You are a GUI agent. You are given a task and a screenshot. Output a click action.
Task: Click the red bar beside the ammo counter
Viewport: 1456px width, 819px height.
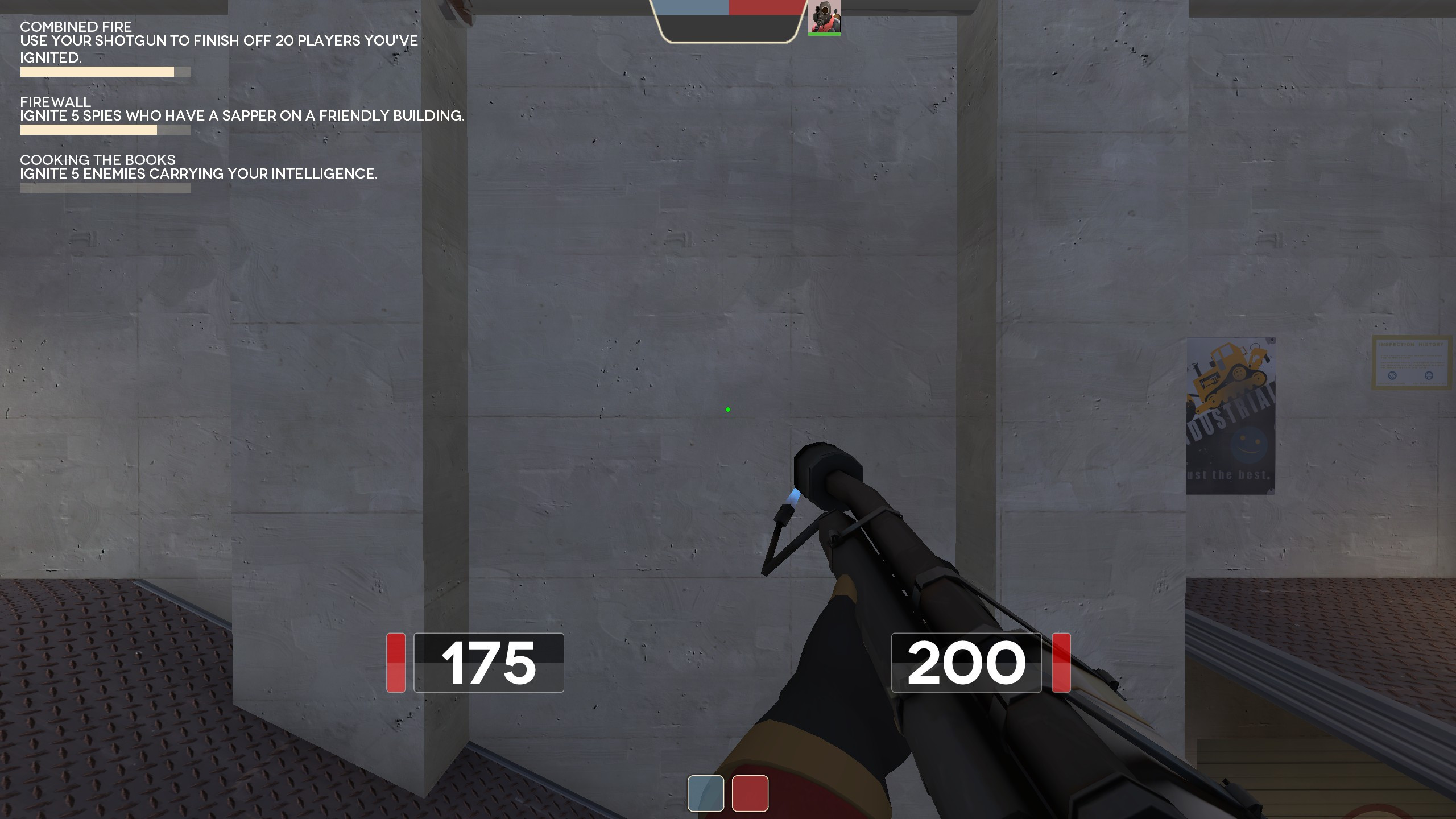coord(1060,661)
